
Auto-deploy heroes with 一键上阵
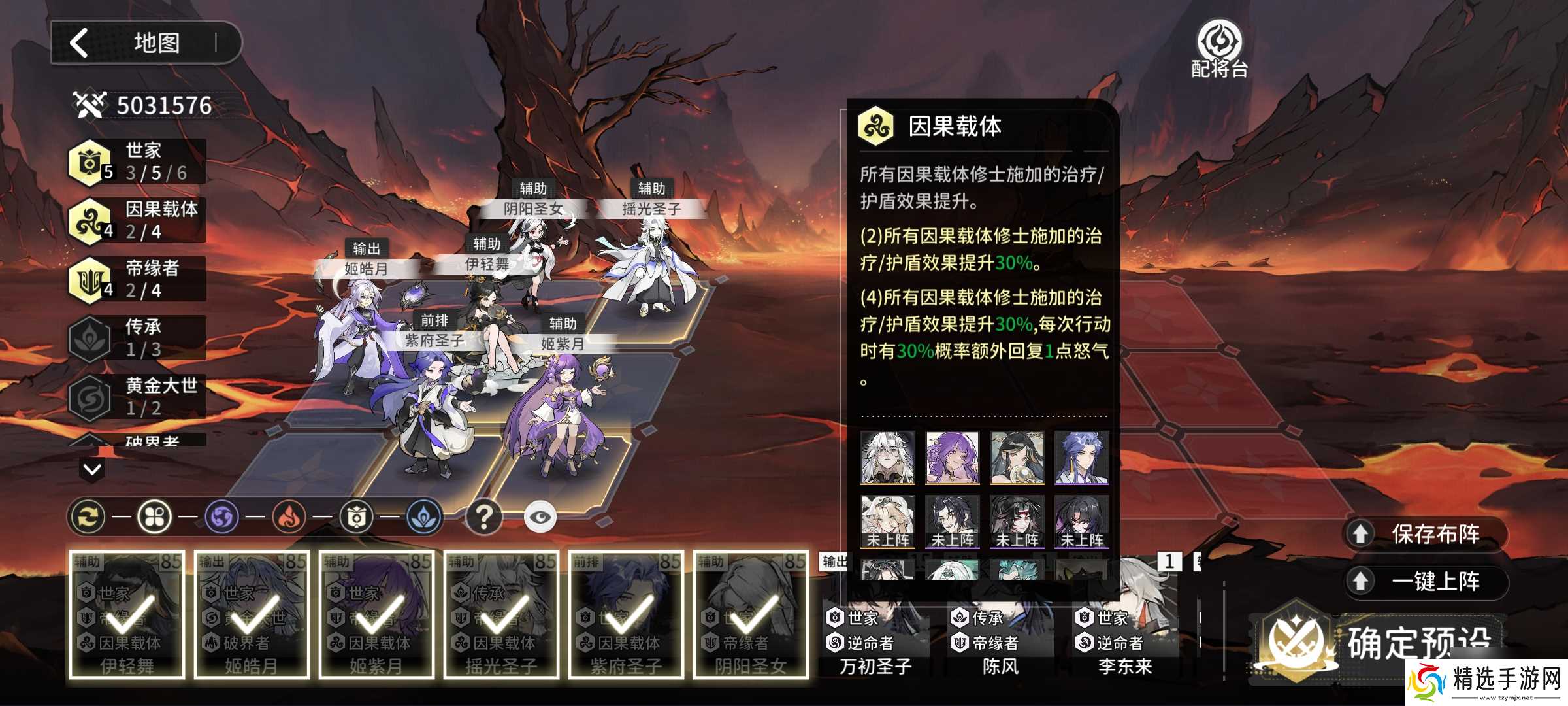[x=1426, y=581]
